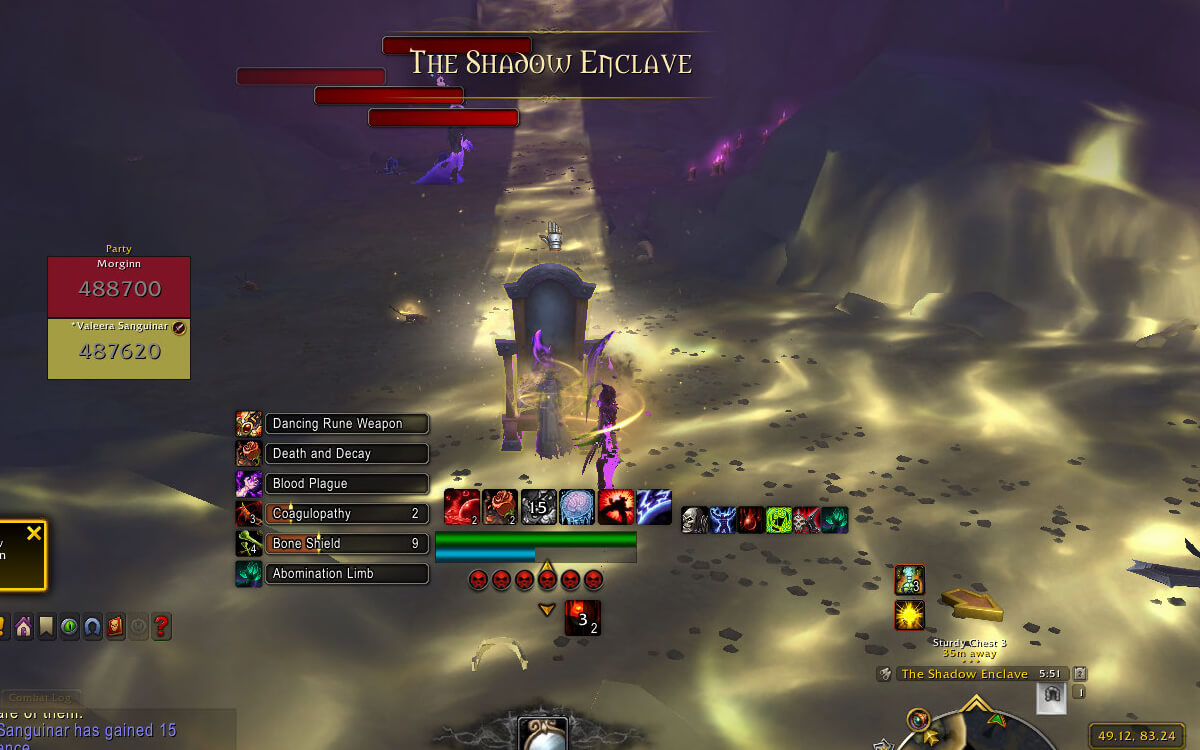This screenshot has width=1200, height=750.
Task: Open the red skull book journal
Action: 115,627
